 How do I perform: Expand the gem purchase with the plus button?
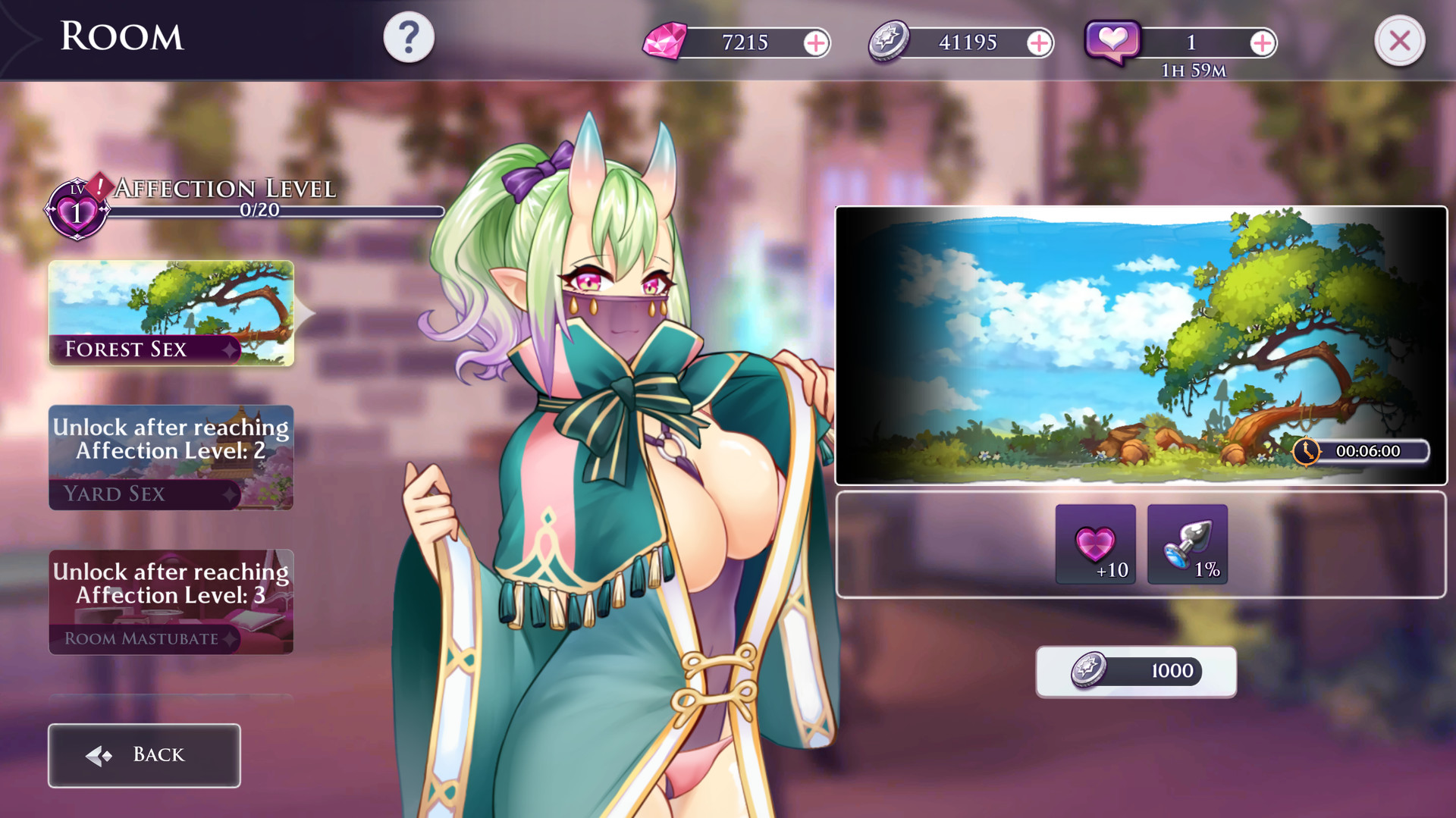click(x=816, y=44)
